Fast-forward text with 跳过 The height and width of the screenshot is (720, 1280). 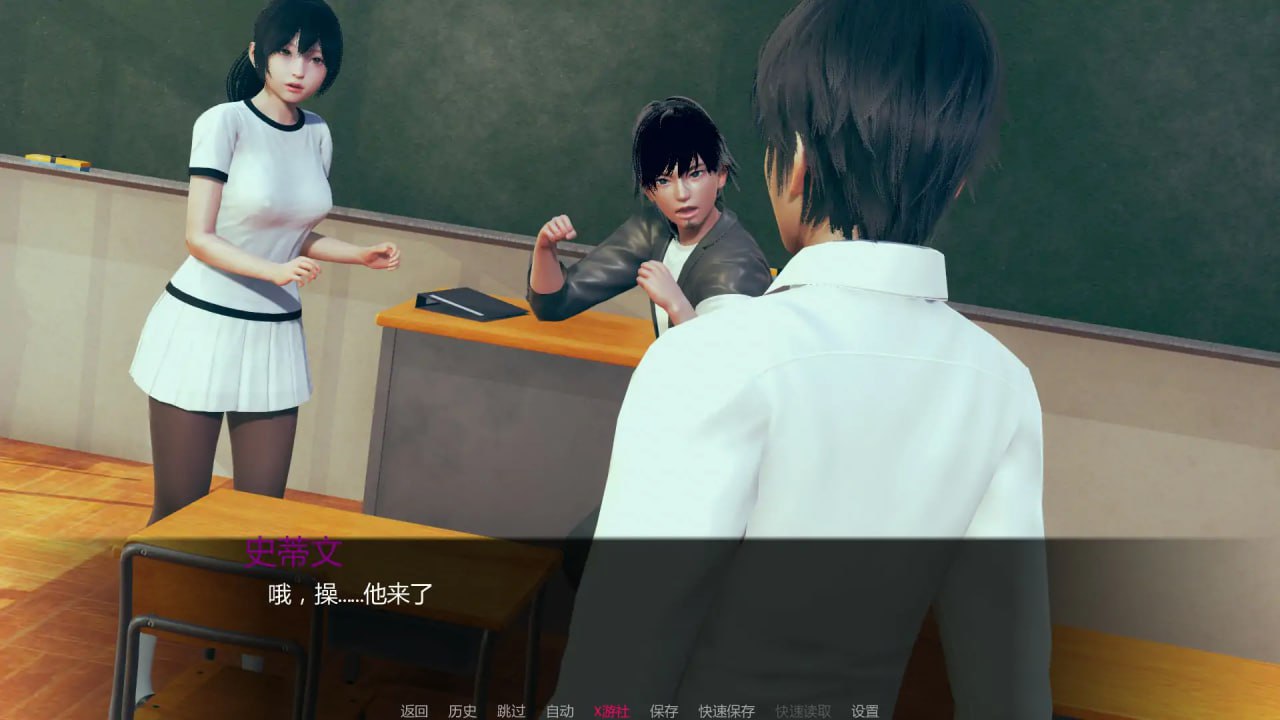[509, 710]
